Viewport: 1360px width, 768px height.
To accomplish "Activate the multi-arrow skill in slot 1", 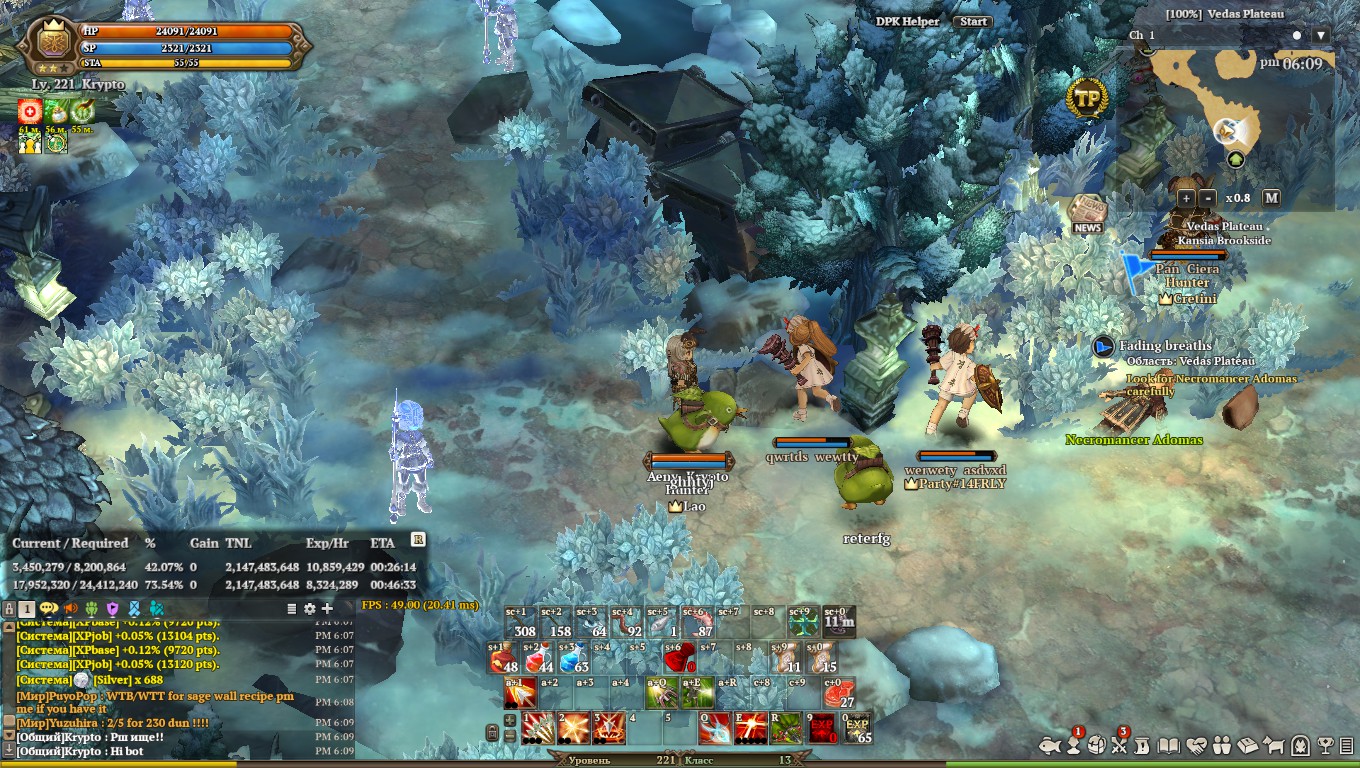I will (x=538, y=728).
